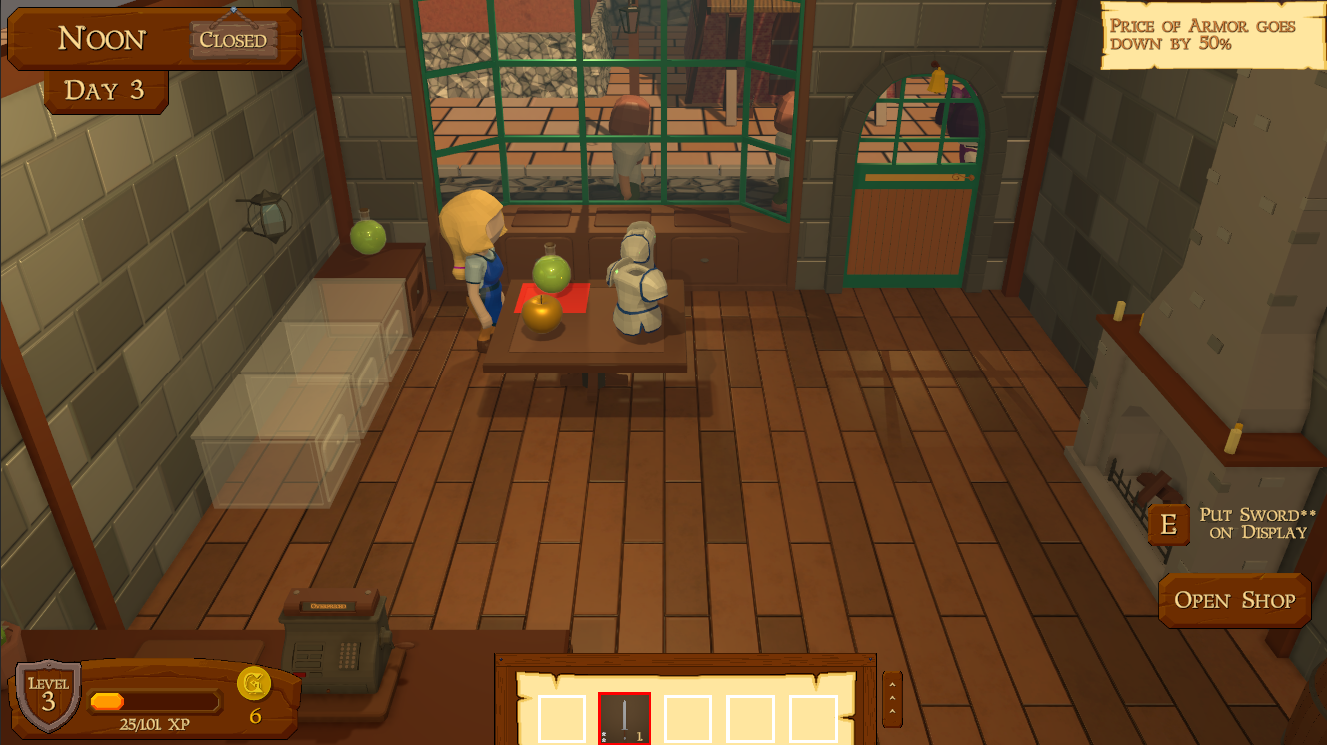Image resolution: width=1327 pixels, height=745 pixels.
Task: Click the Level 3 shield emblem
Action: point(47,694)
